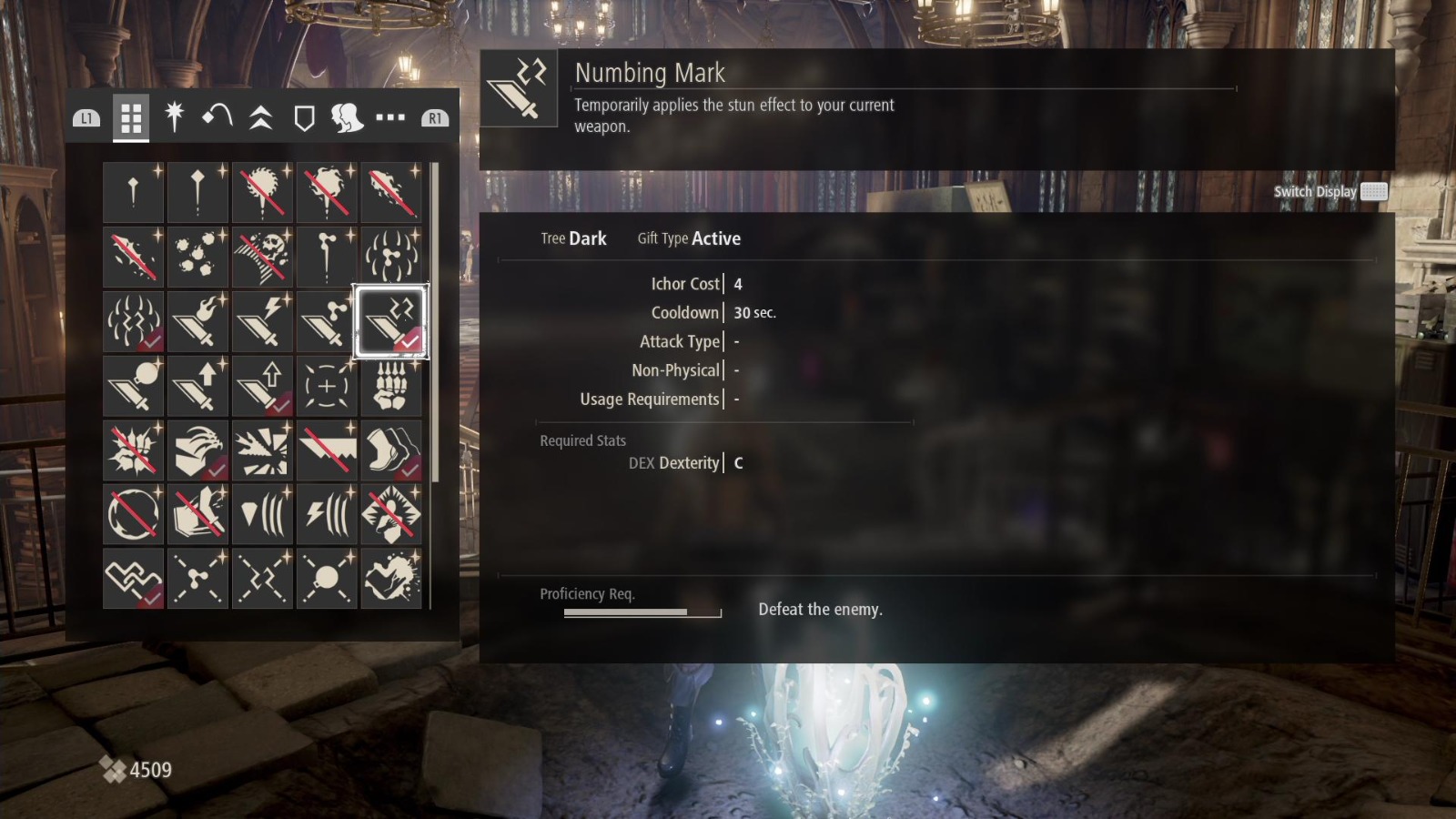Screen dimensions: 1456x819
Task: Open the star-shaped gift category tab
Action: (x=175, y=116)
